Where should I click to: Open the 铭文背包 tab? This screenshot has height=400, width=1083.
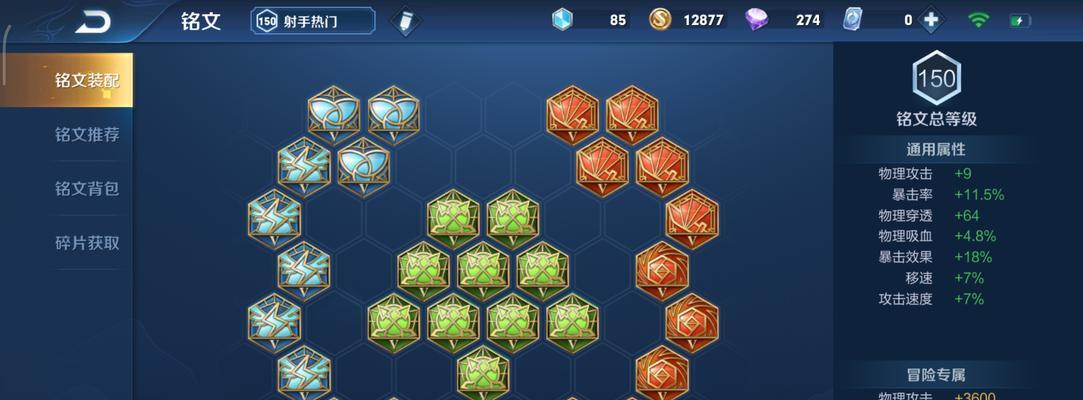86,188
